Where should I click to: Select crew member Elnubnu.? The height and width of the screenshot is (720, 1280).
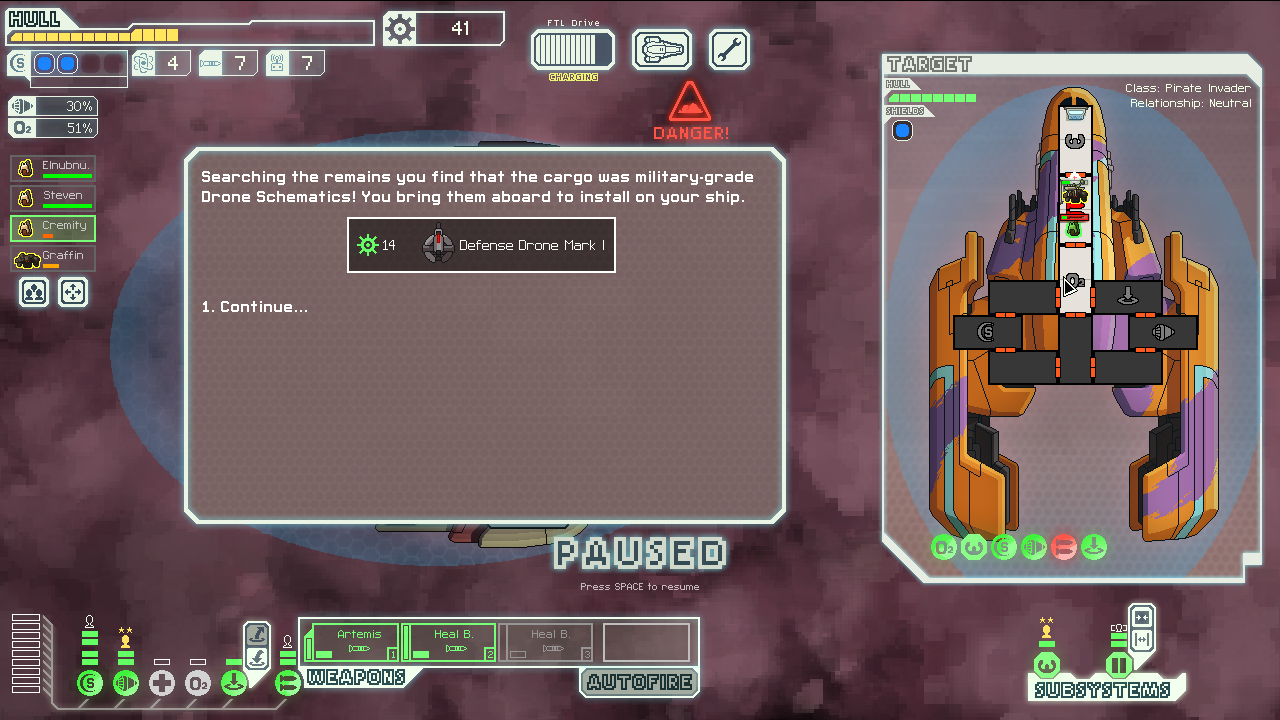53,168
